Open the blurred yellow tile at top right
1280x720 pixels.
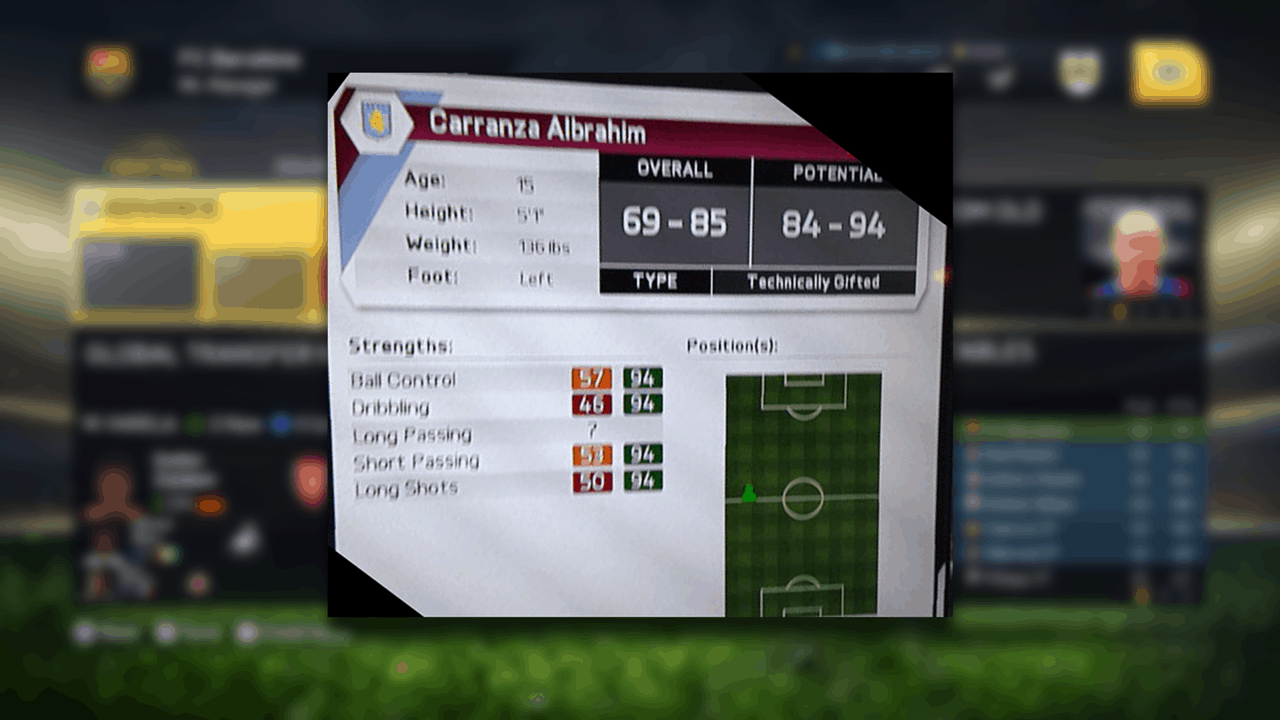[x=1169, y=74]
